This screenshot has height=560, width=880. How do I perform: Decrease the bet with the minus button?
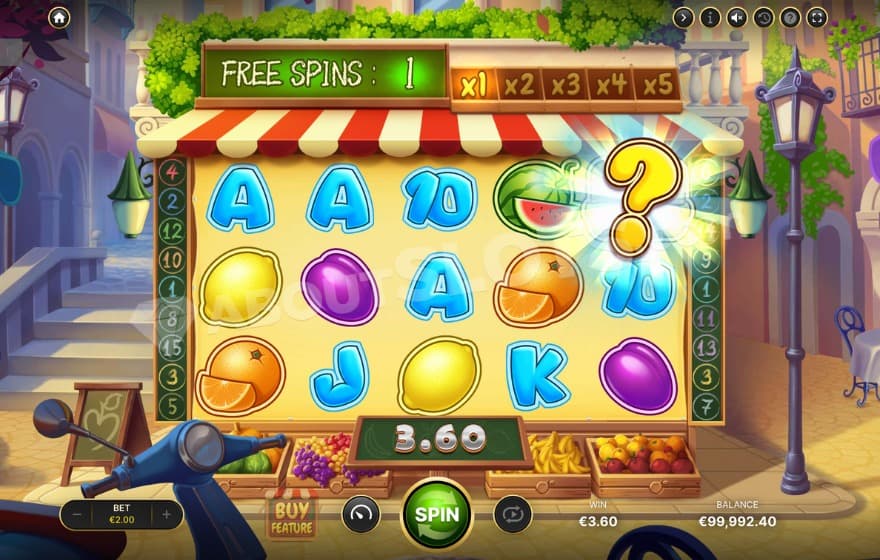tap(79, 515)
